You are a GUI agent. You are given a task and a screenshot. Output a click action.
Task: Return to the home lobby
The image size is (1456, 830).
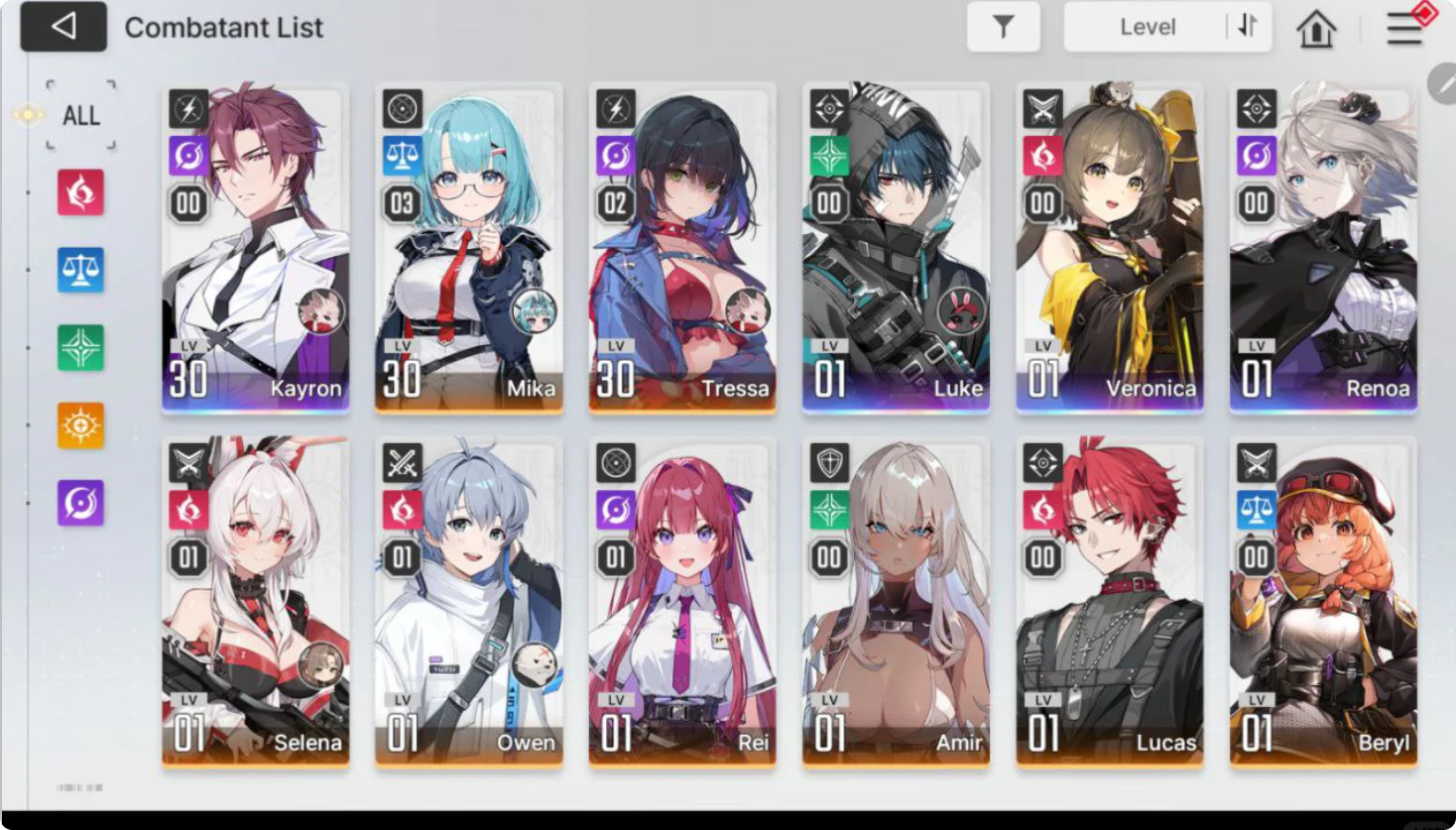click(1316, 29)
